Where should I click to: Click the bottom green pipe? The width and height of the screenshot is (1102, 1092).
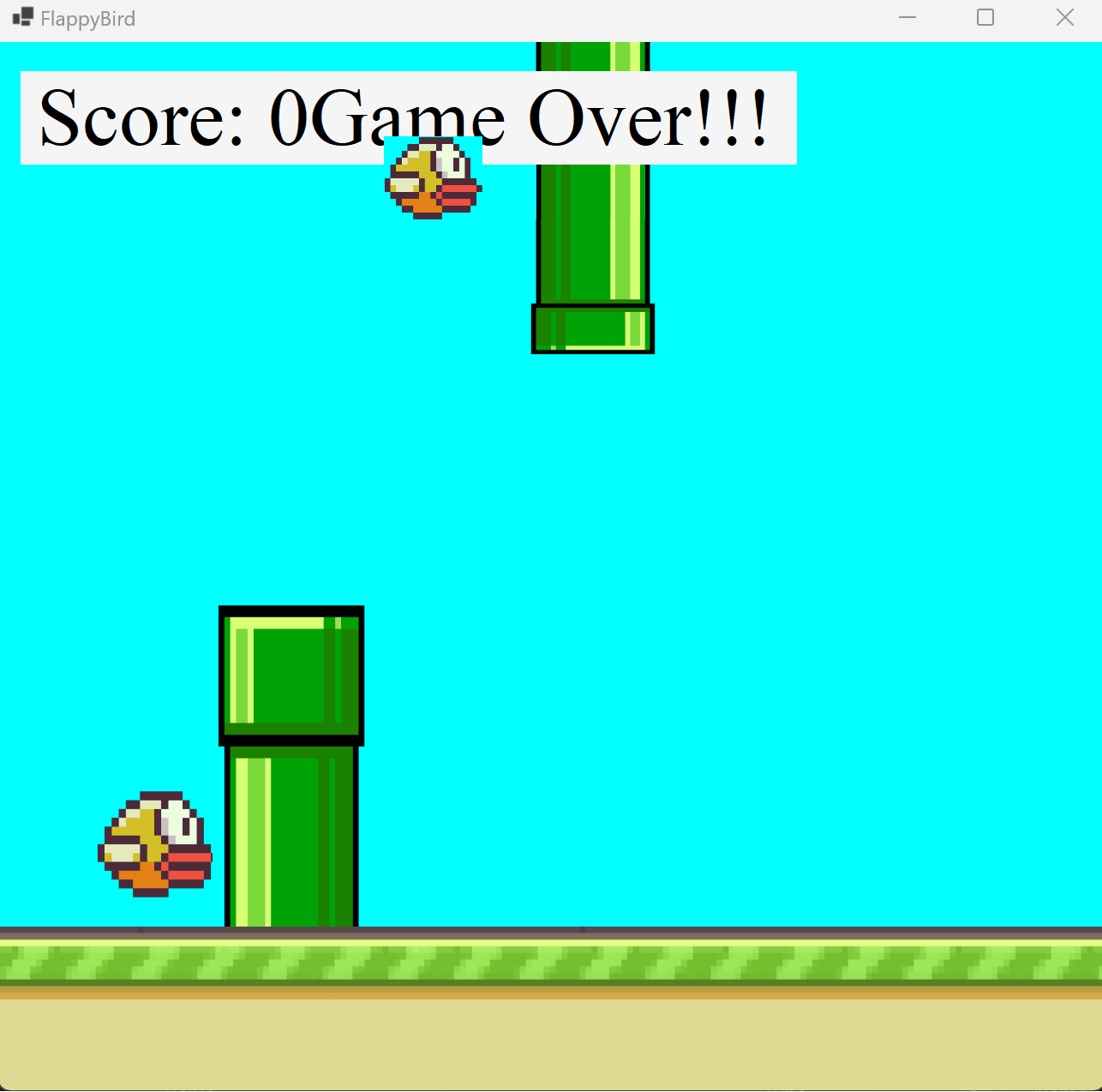pos(291,823)
